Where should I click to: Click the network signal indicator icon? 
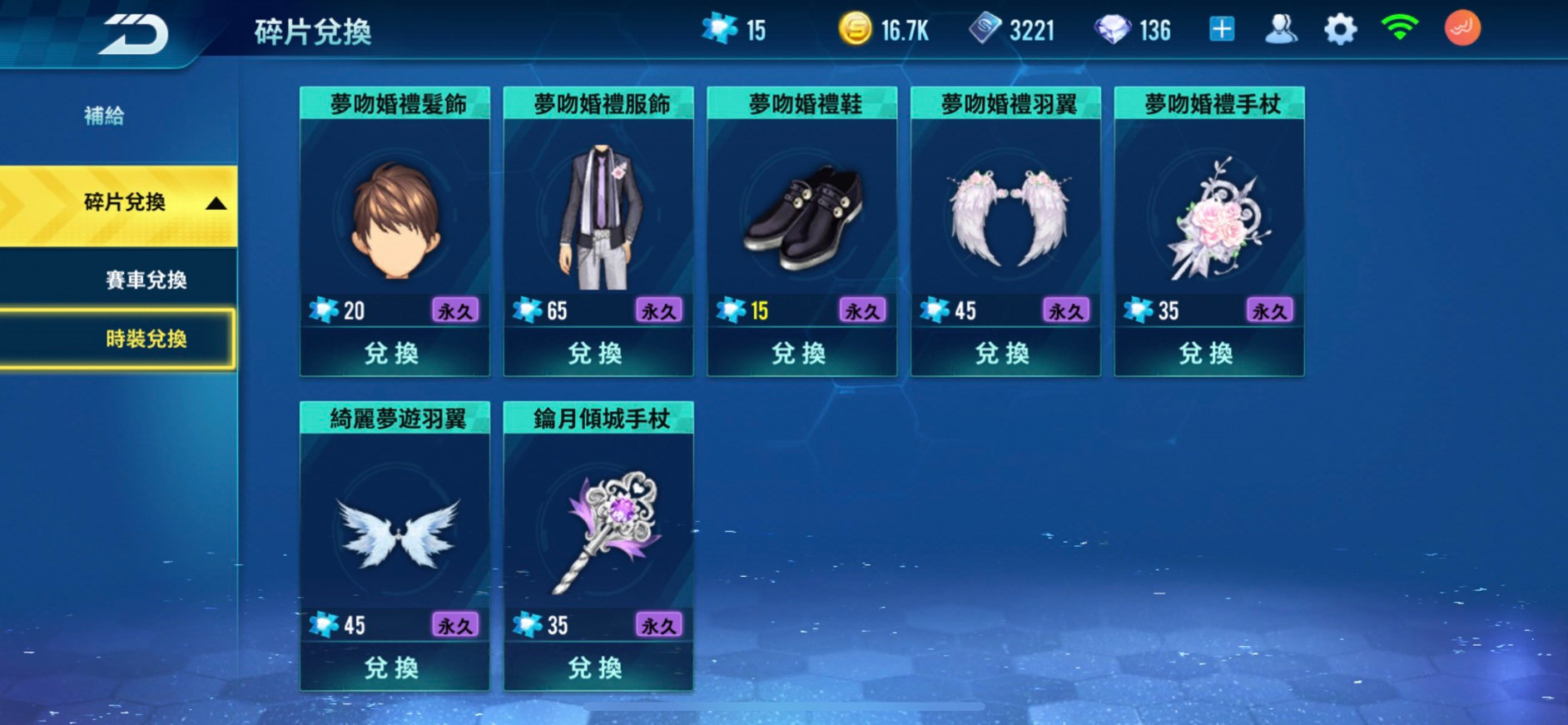(1401, 28)
